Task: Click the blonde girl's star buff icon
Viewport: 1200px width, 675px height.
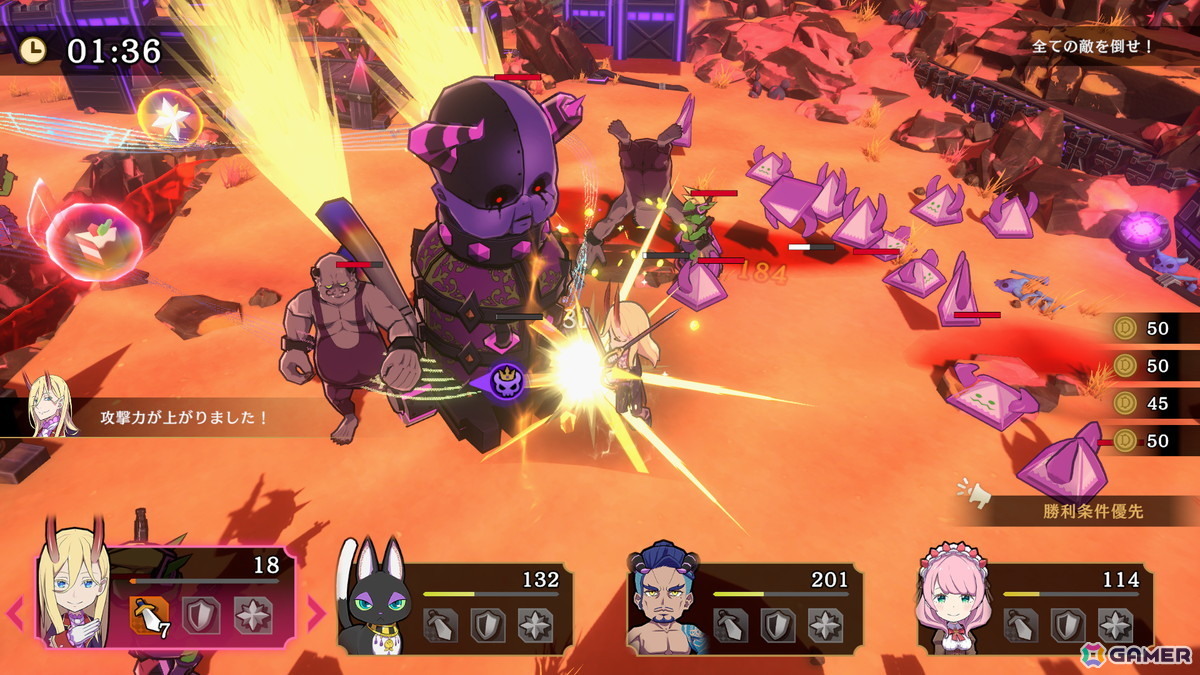Action: click(253, 616)
